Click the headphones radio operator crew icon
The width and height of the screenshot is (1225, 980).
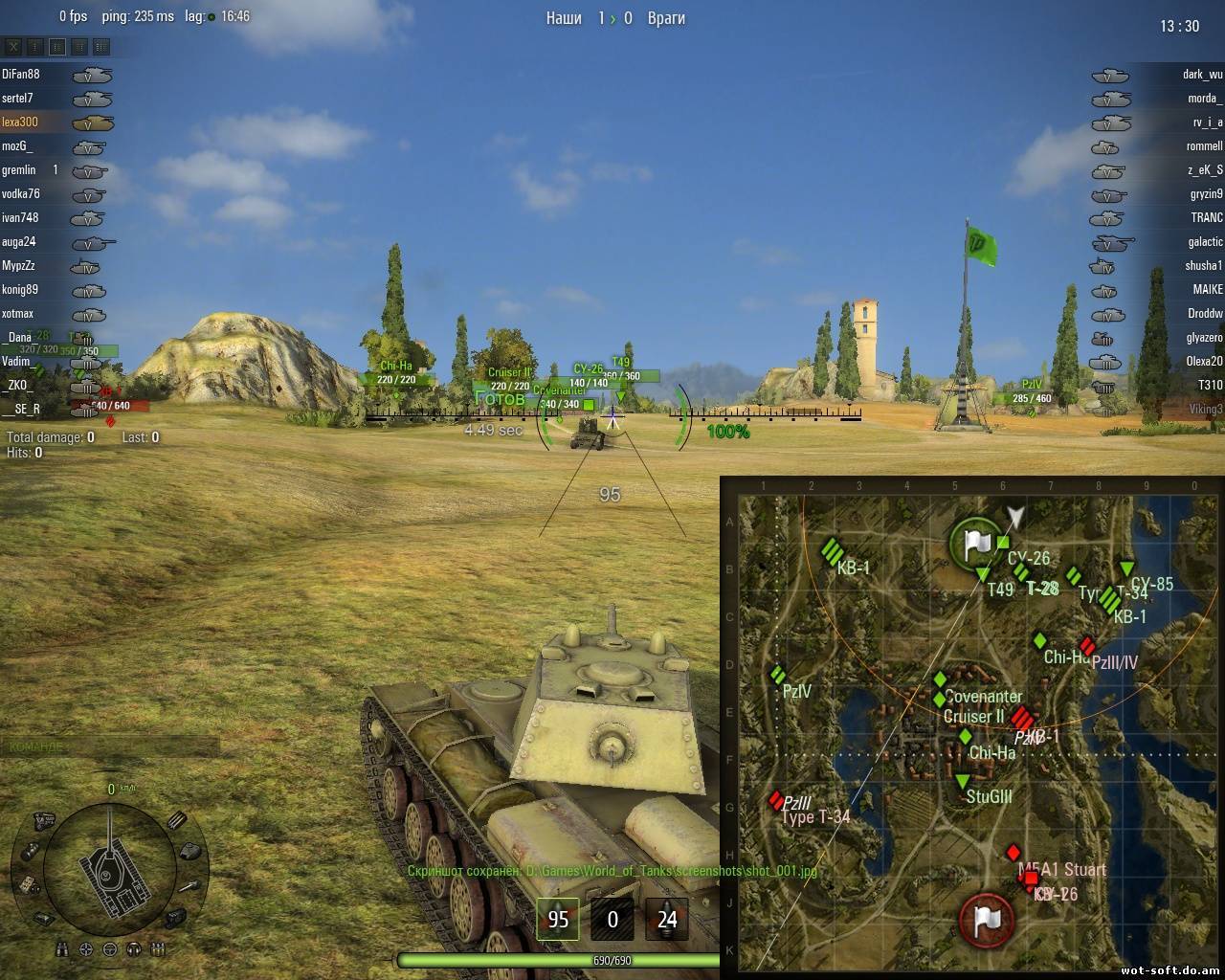(x=134, y=949)
